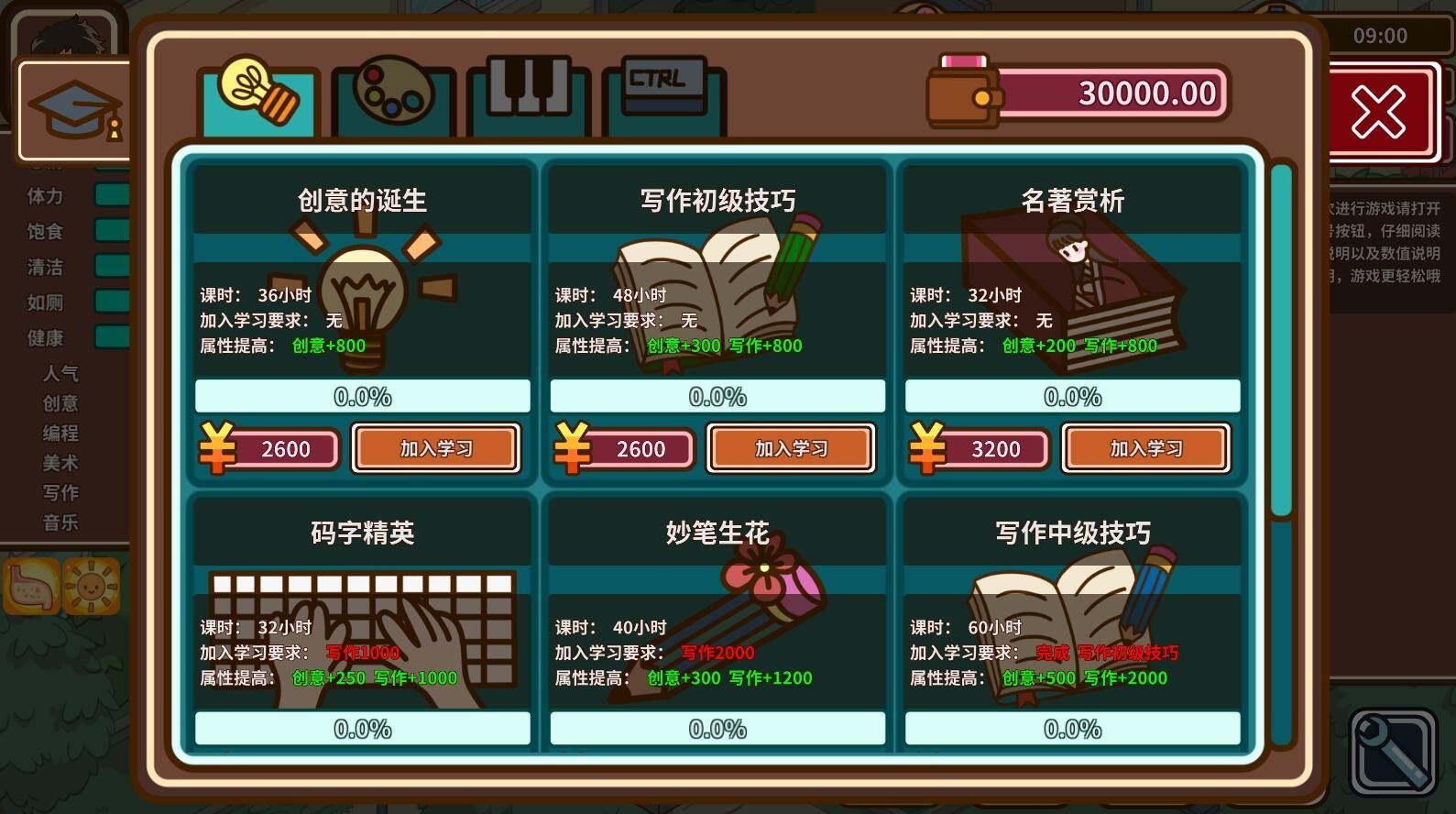Click the 写作 stat label in the left sidebar
1456x814 pixels.
tap(60, 492)
